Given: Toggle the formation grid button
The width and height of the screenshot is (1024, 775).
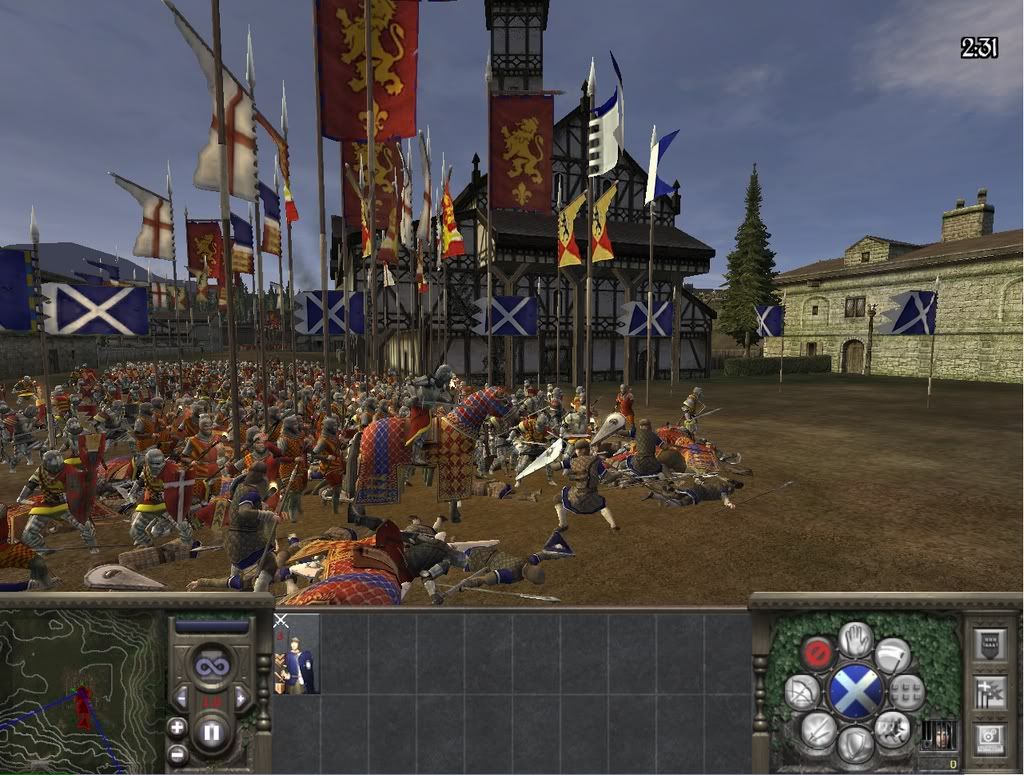Looking at the screenshot, I should (x=907, y=691).
